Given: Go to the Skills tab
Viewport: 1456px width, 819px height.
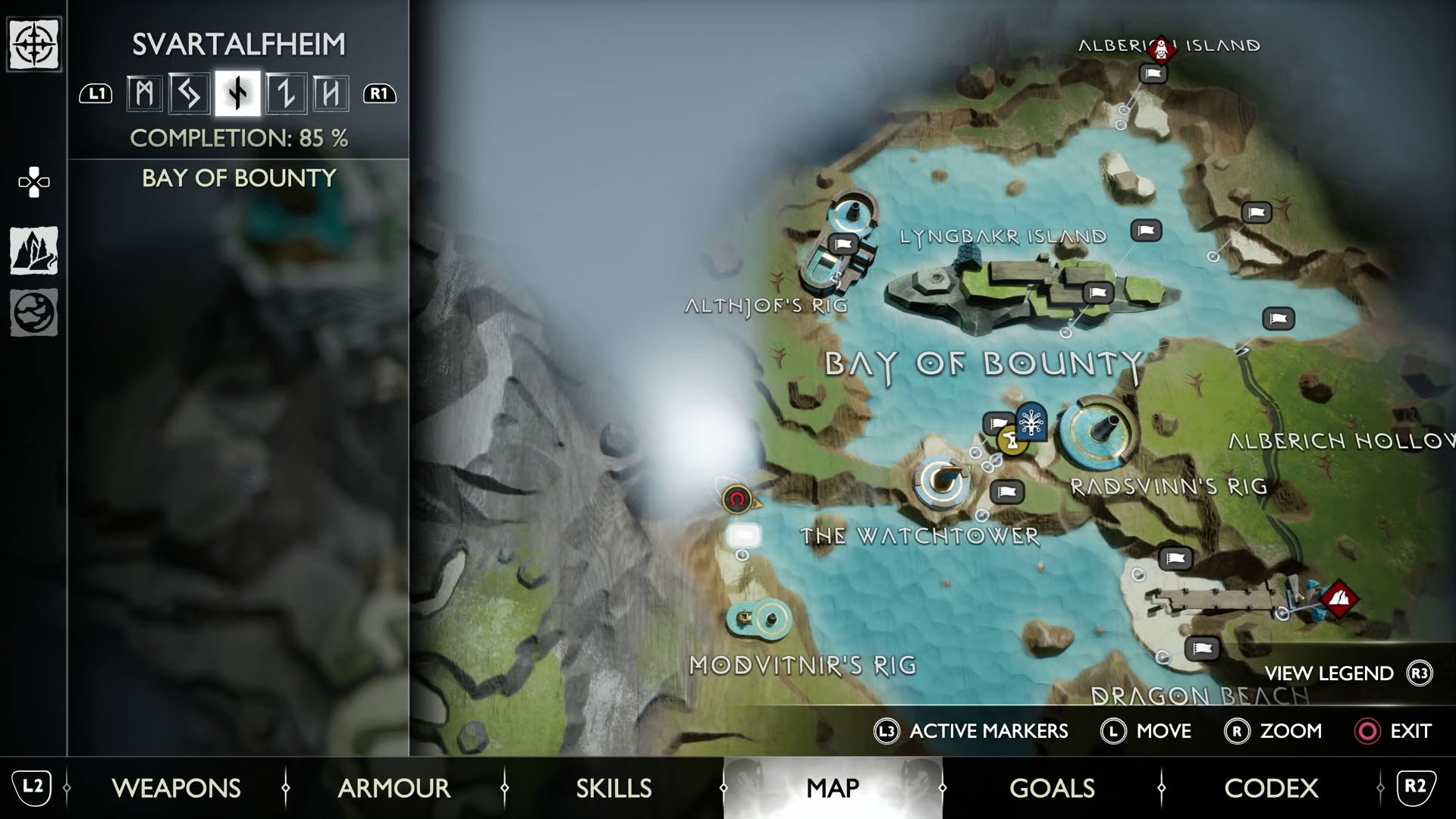Looking at the screenshot, I should click(x=613, y=788).
